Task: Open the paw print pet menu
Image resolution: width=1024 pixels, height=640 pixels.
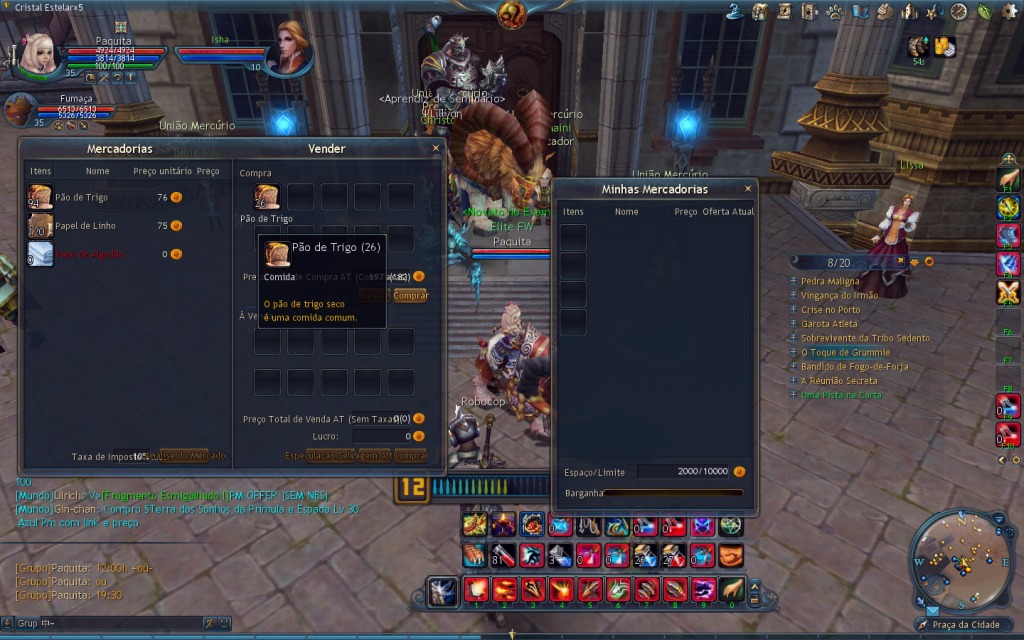Action: tap(835, 11)
